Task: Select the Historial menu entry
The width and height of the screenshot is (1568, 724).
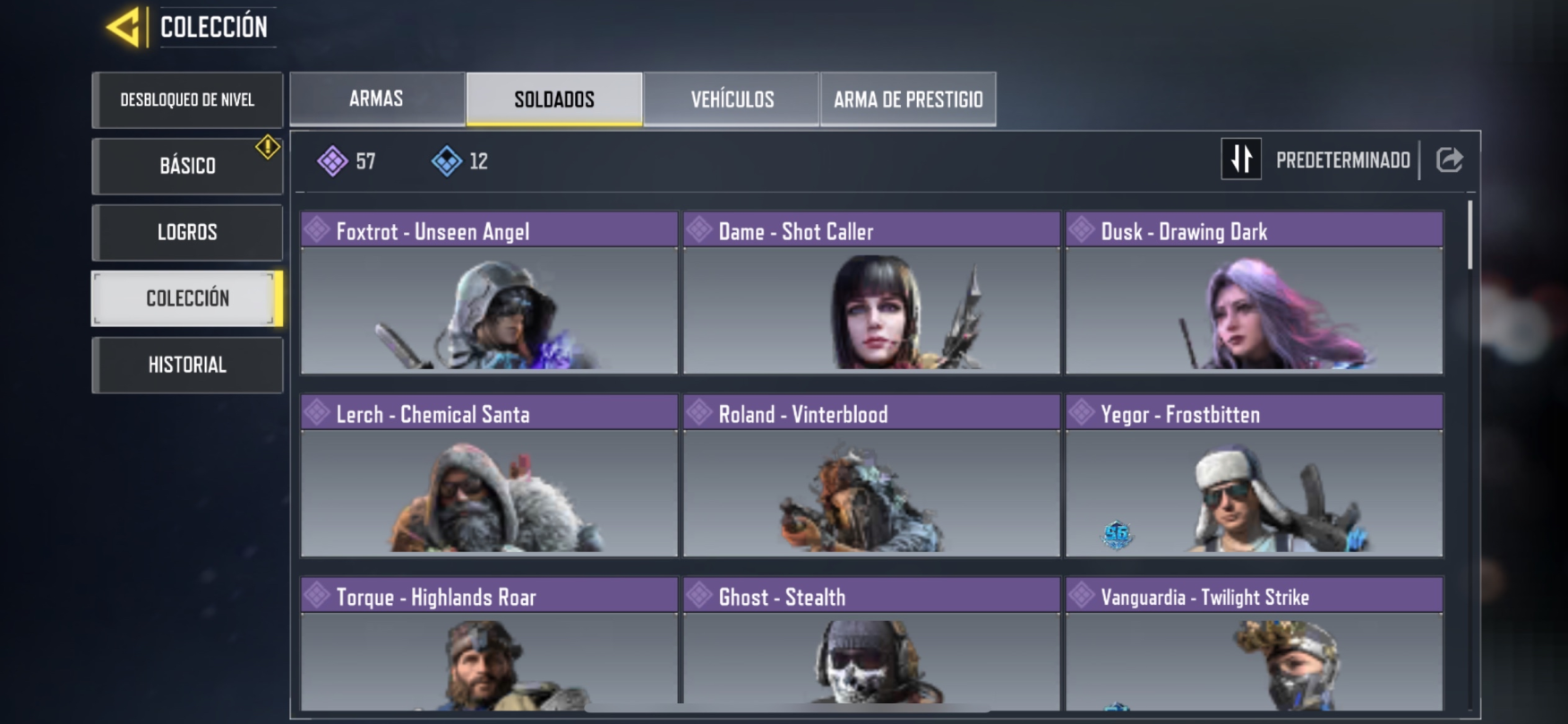Action: pyautogui.click(x=187, y=365)
